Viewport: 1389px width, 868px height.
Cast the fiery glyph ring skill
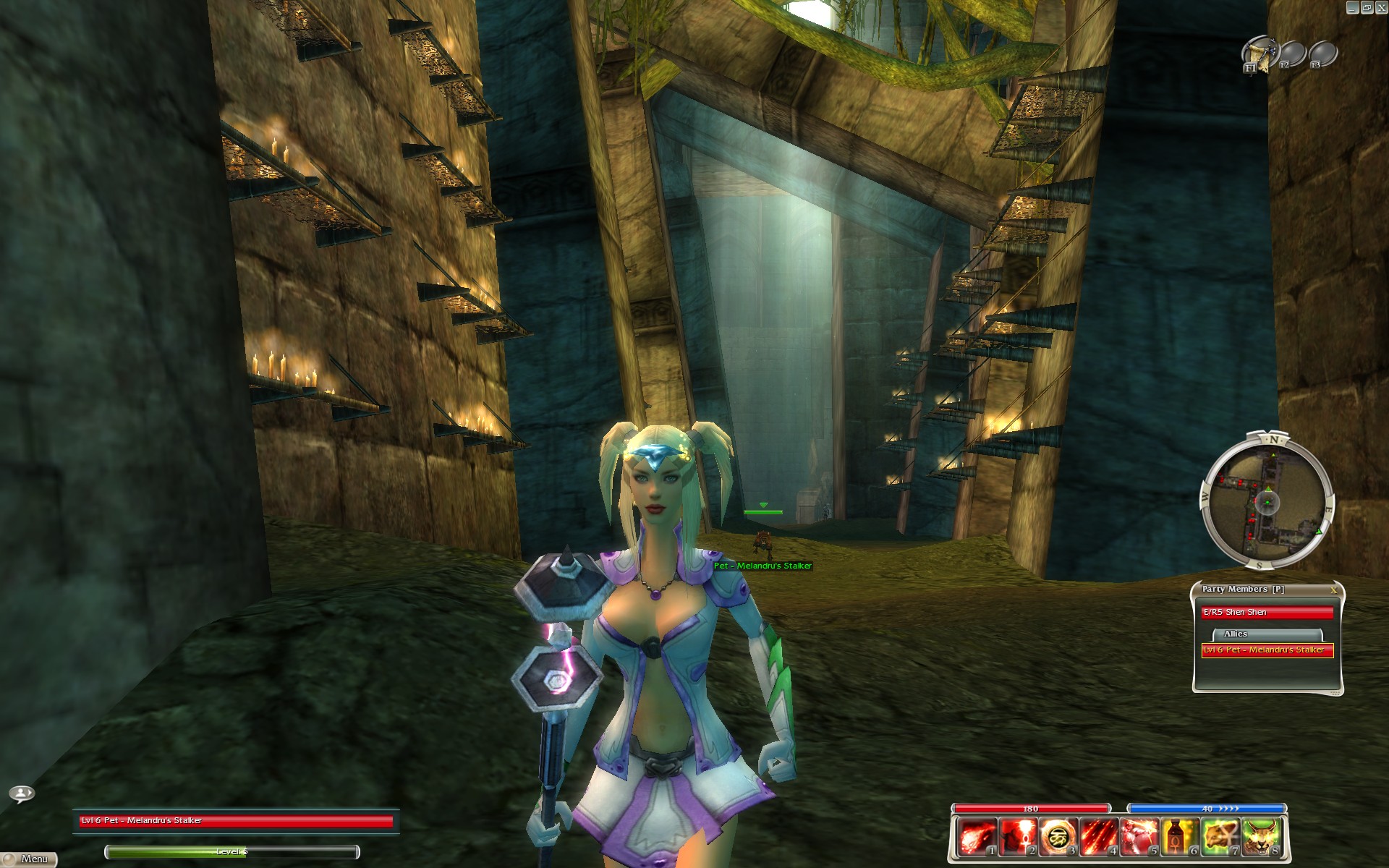pyautogui.click(x=1056, y=838)
